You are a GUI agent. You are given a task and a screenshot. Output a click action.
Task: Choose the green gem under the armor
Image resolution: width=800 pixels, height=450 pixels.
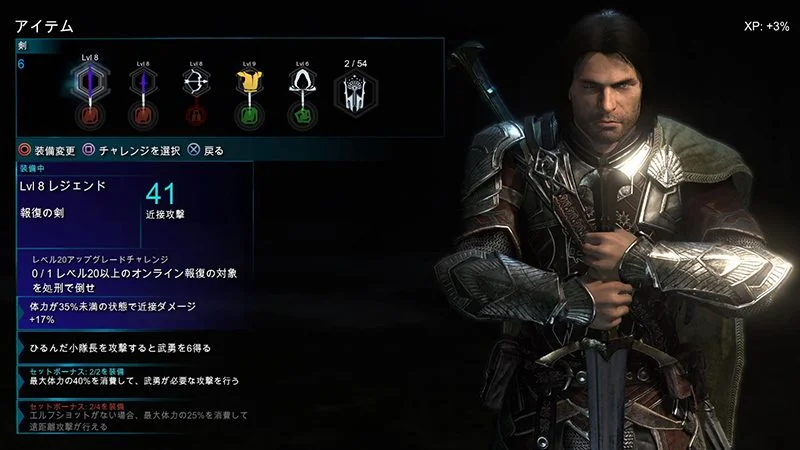[249, 118]
